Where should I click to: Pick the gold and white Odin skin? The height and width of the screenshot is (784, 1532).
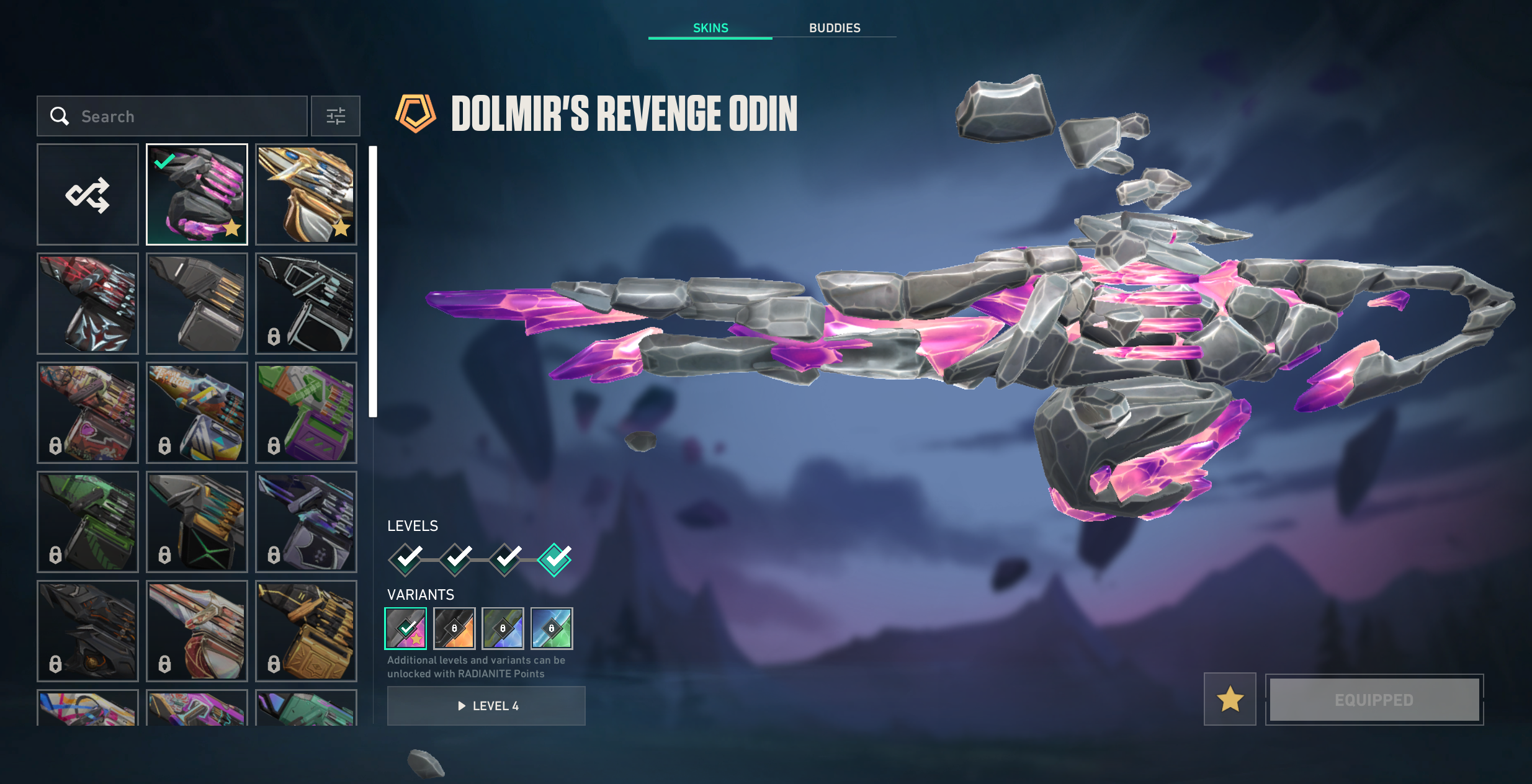click(x=306, y=195)
